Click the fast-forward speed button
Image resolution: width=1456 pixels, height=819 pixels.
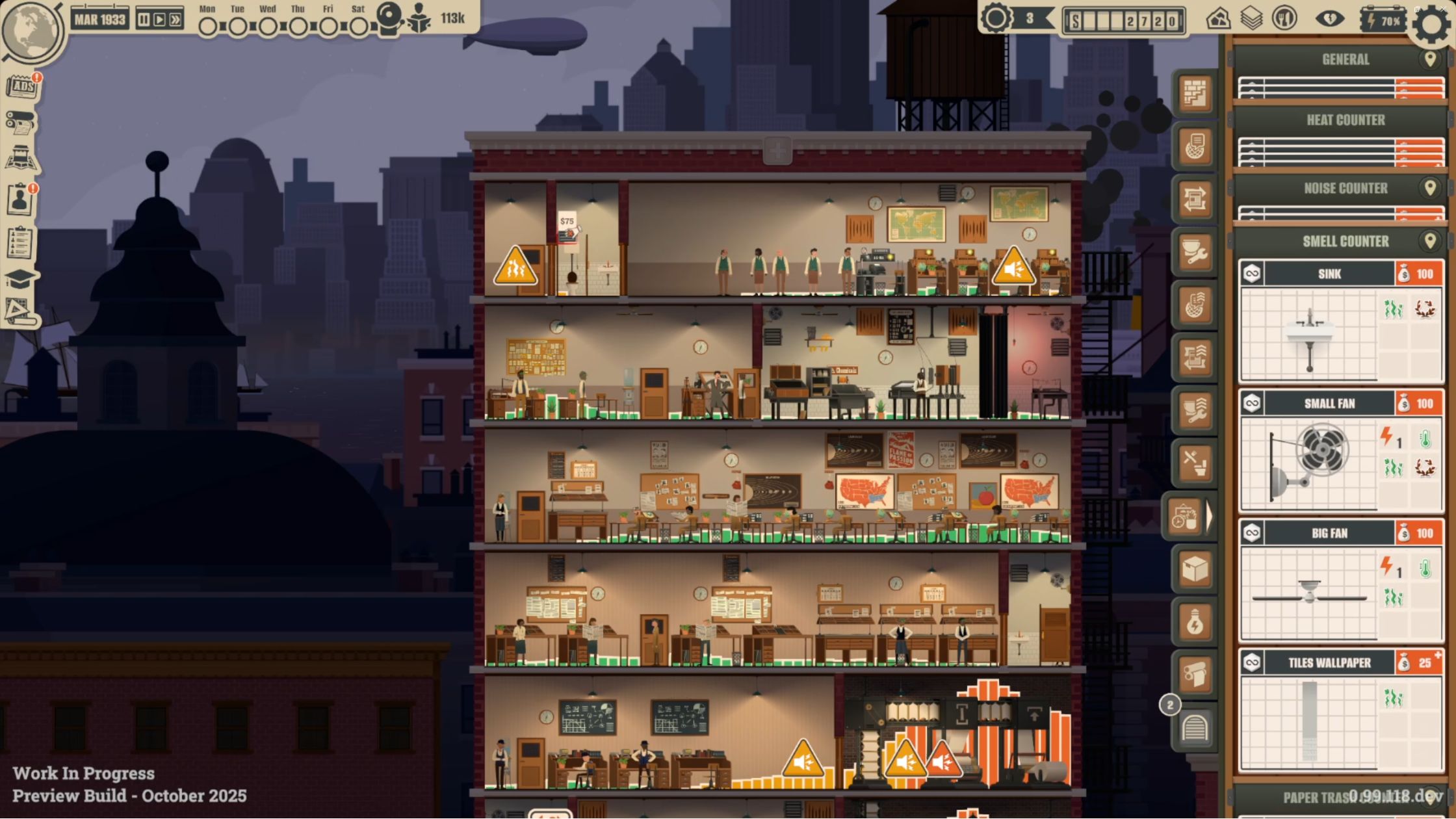pos(174,19)
